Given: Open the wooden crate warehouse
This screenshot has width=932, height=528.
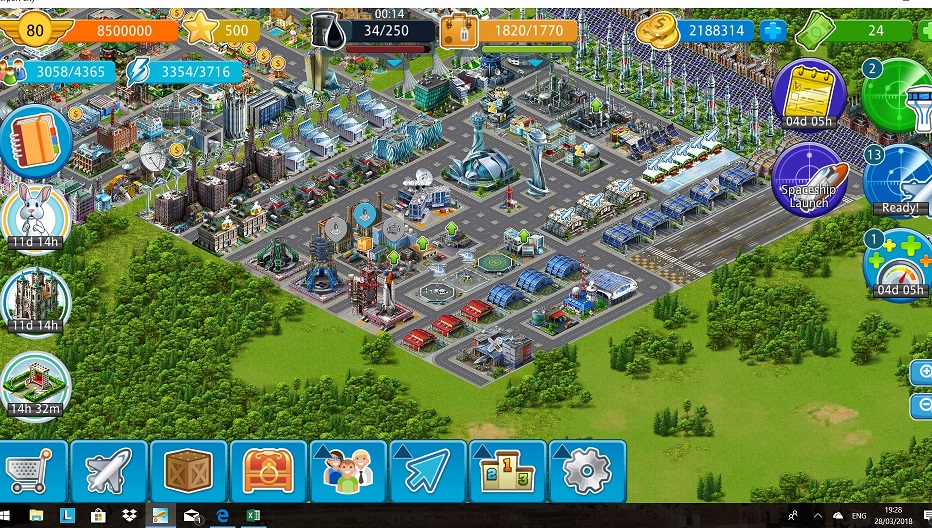Looking at the screenshot, I should tap(189, 470).
